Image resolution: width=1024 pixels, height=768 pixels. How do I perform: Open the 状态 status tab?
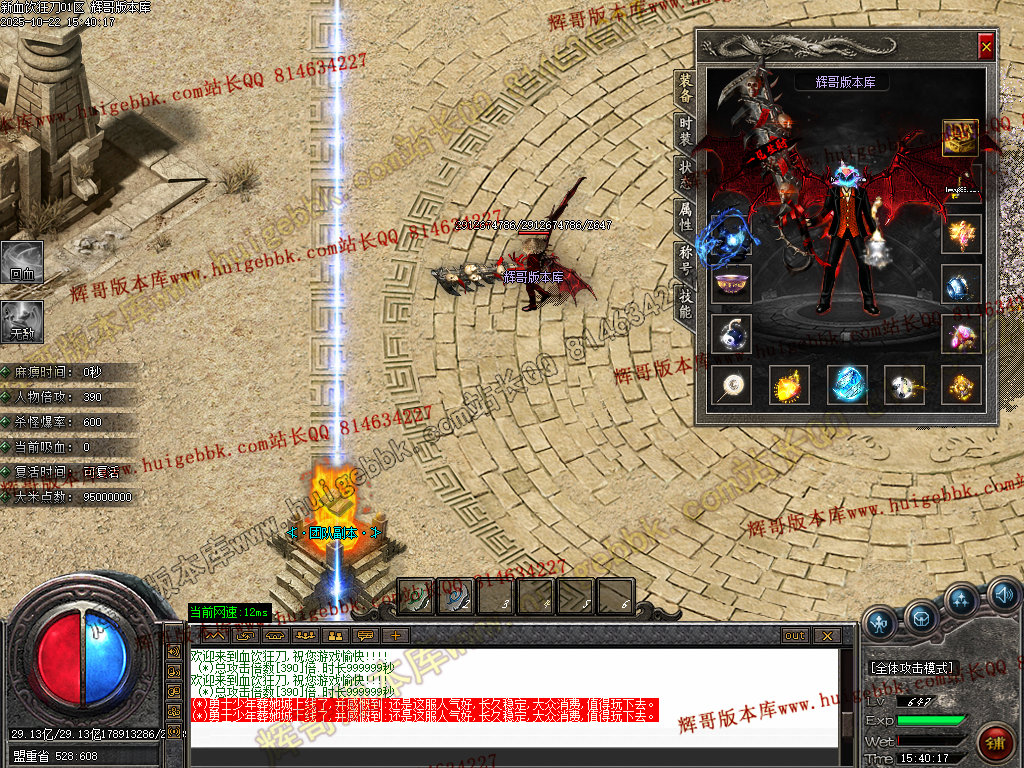tap(685, 174)
